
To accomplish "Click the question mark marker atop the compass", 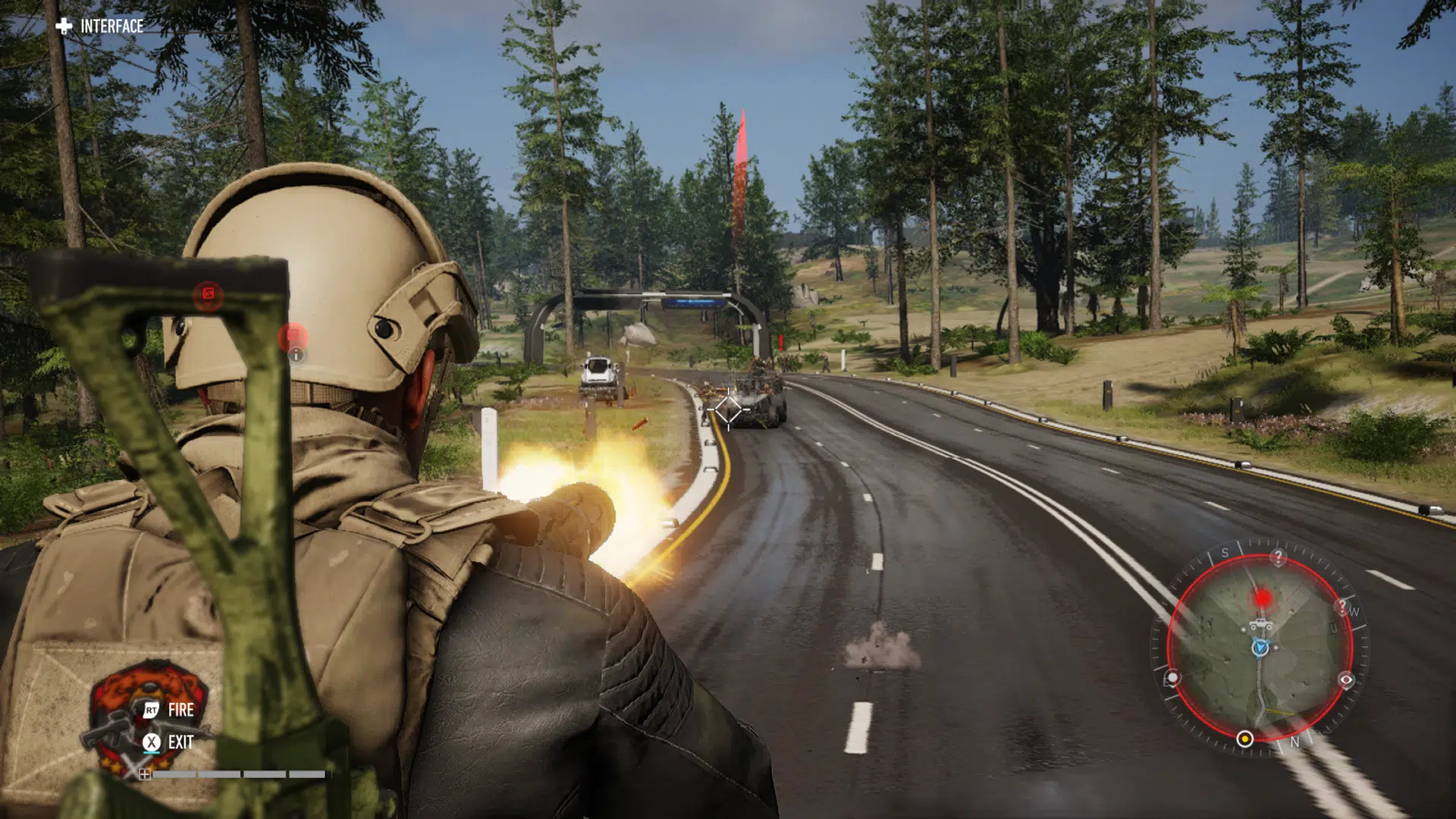I will tap(1278, 556).
